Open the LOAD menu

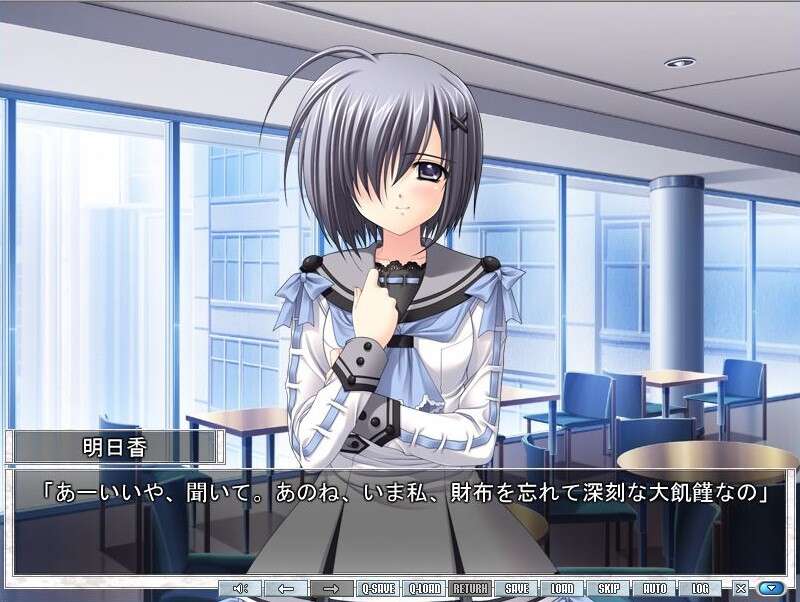[563, 589]
